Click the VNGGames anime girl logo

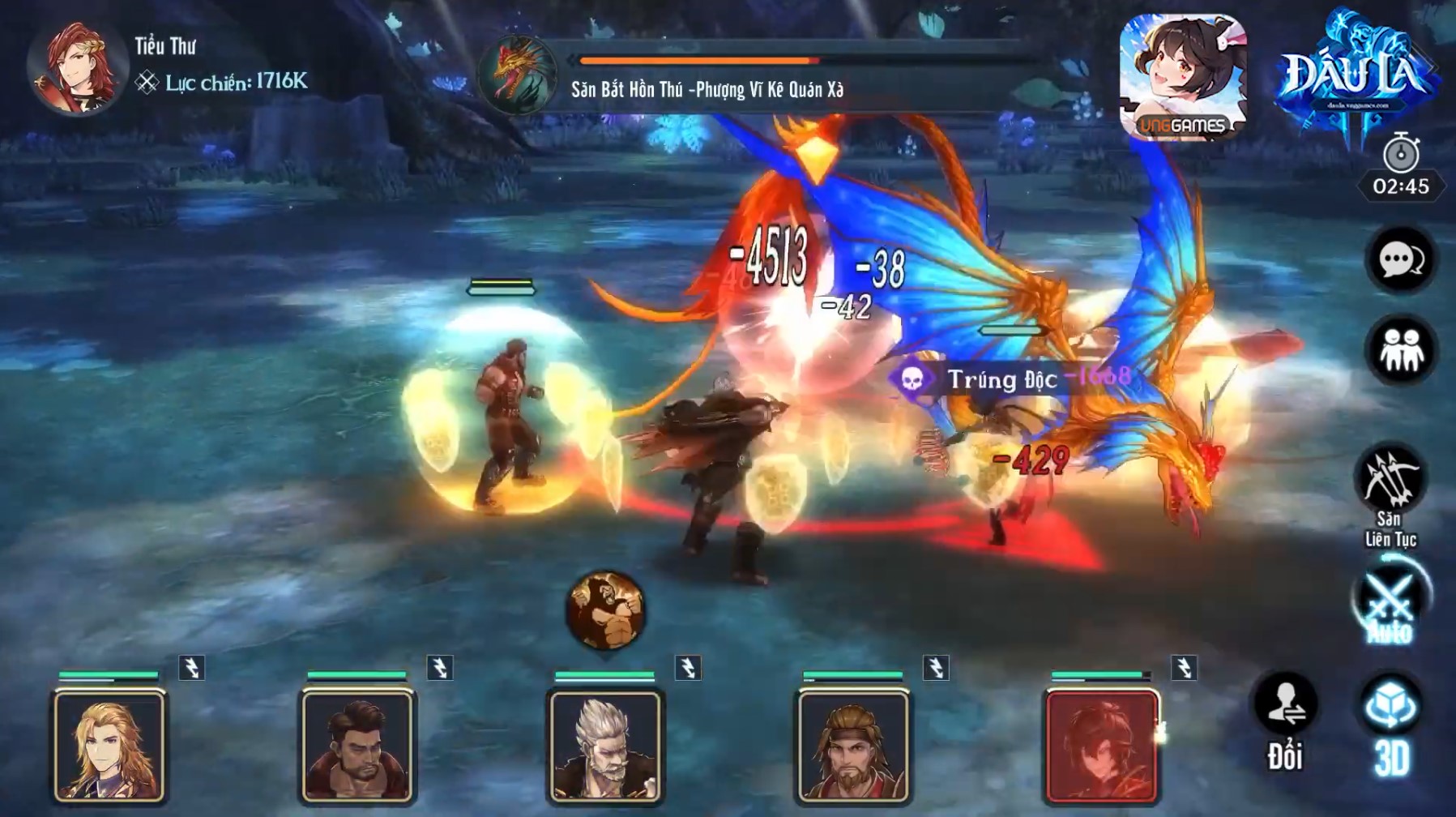(1183, 76)
